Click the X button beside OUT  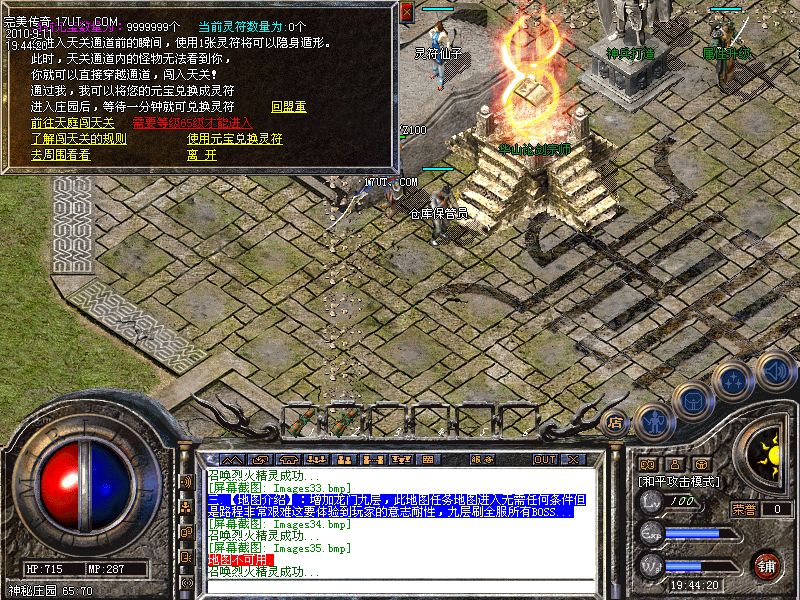pos(573,459)
